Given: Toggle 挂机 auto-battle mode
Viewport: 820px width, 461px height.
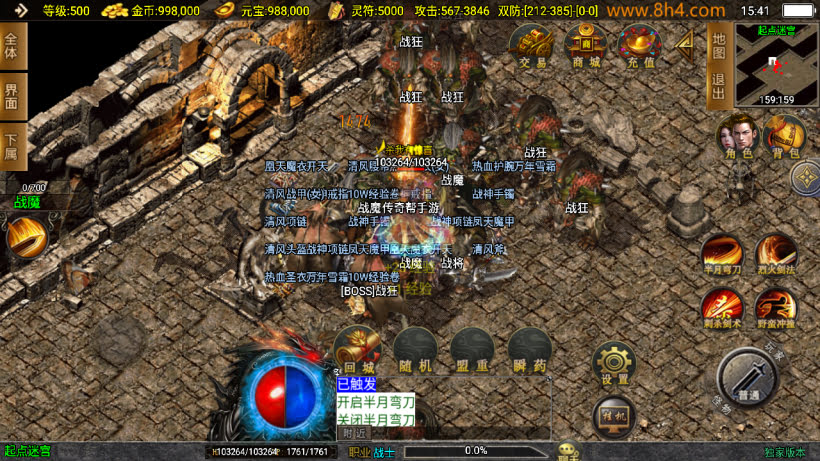Looking at the screenshot, I should (x=614, y=415).
